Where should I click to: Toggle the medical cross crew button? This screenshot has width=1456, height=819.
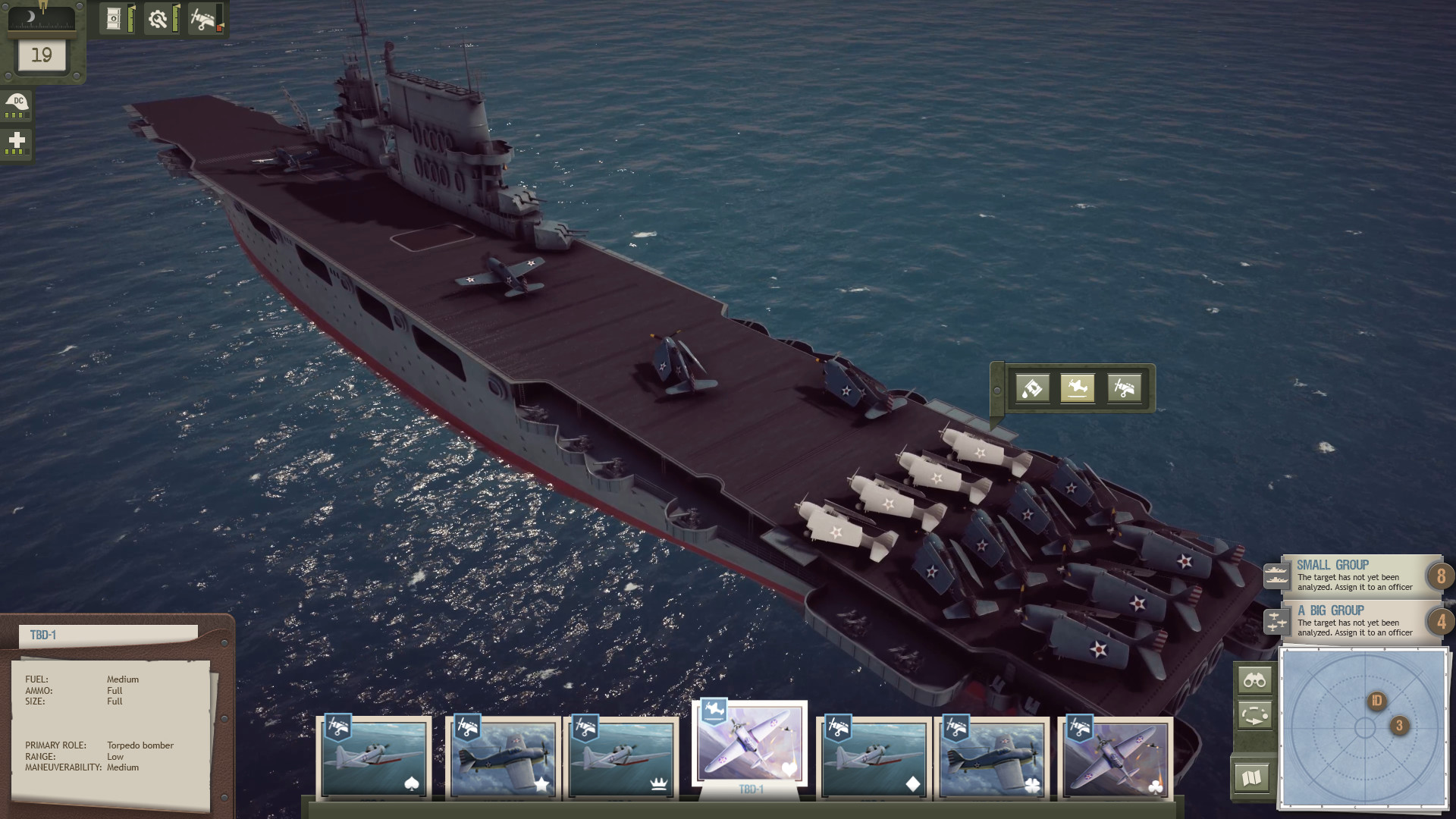pos(17,142)
